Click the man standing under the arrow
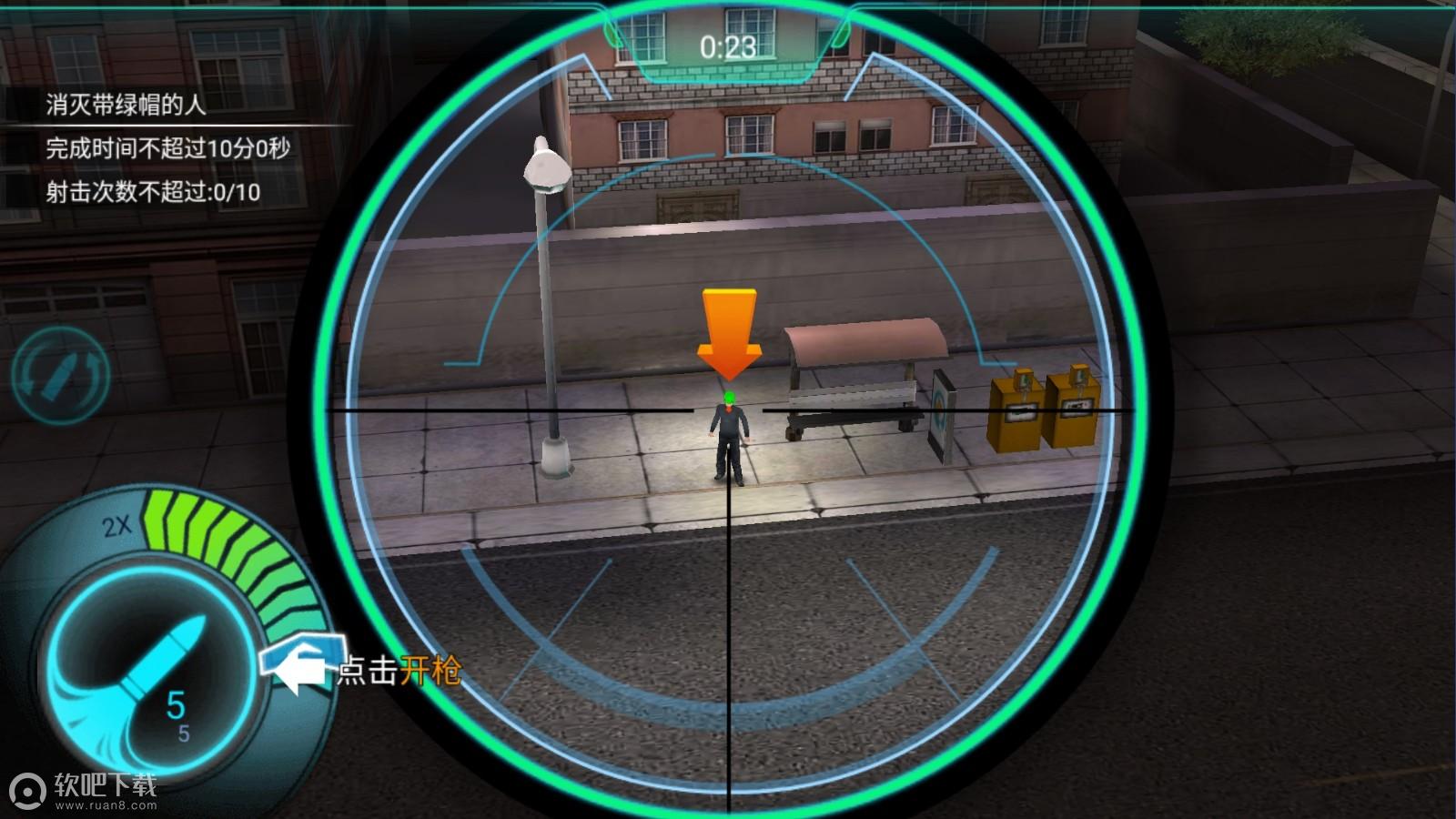The image size is (1456, 819). pos(728,437)
